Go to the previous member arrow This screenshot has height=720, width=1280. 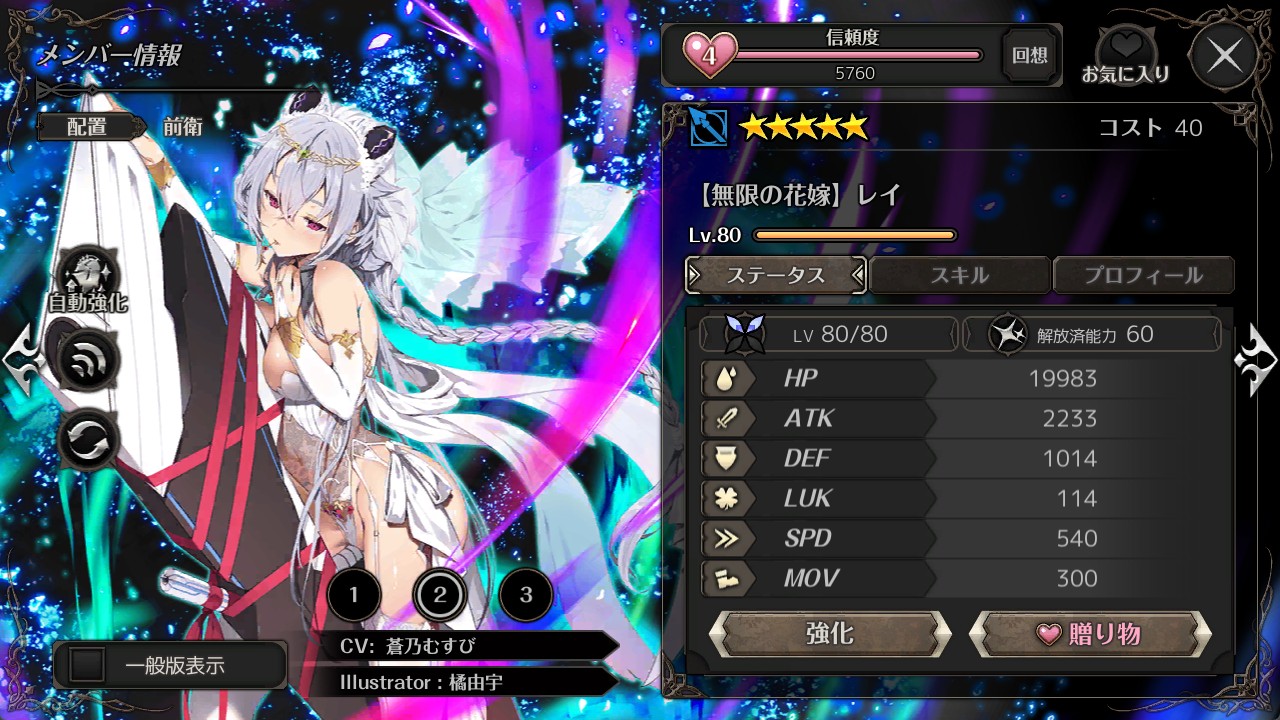[22, 358]
